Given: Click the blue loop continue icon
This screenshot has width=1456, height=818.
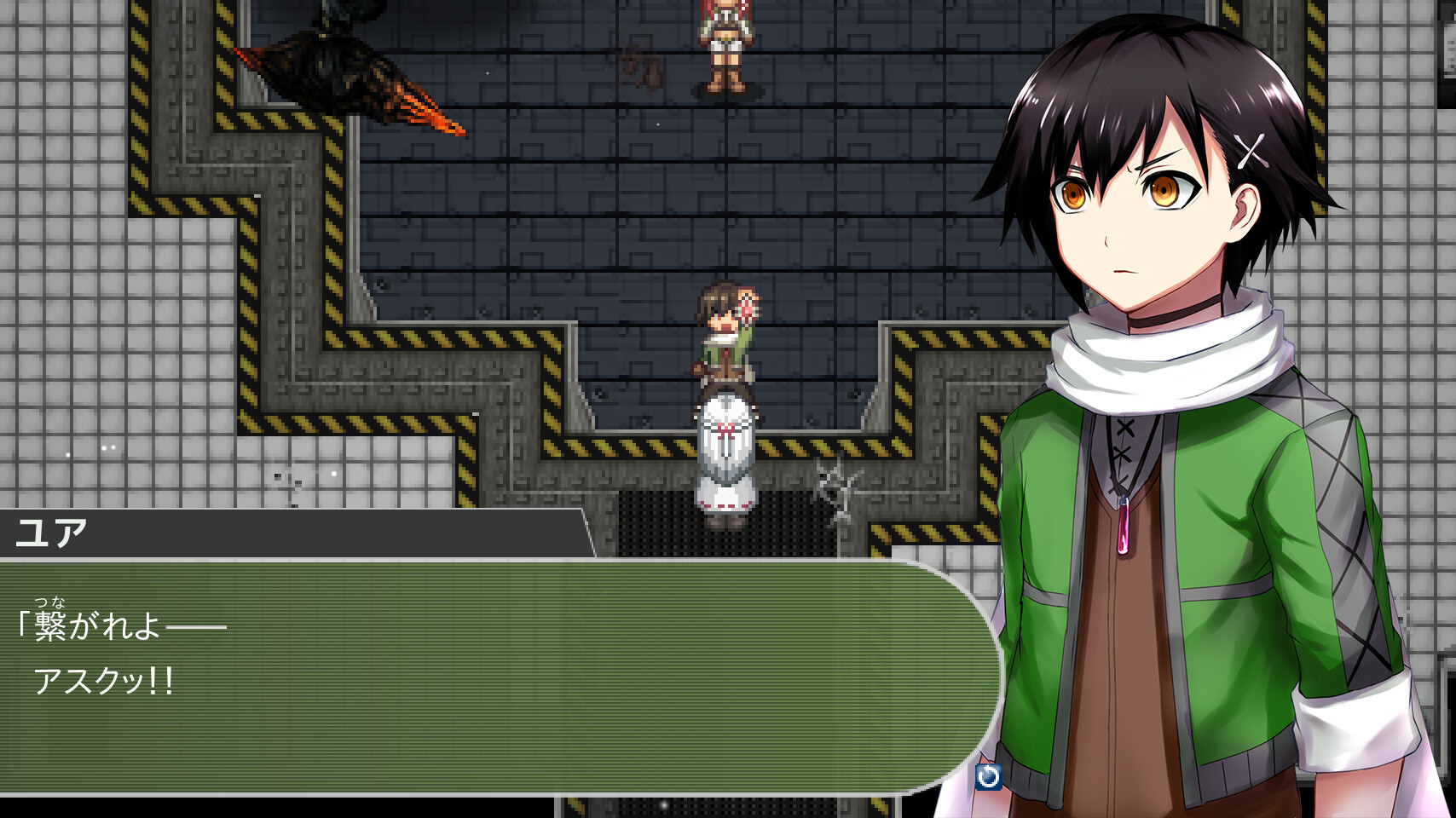Looking at the screenshot, I should (987, 776).
